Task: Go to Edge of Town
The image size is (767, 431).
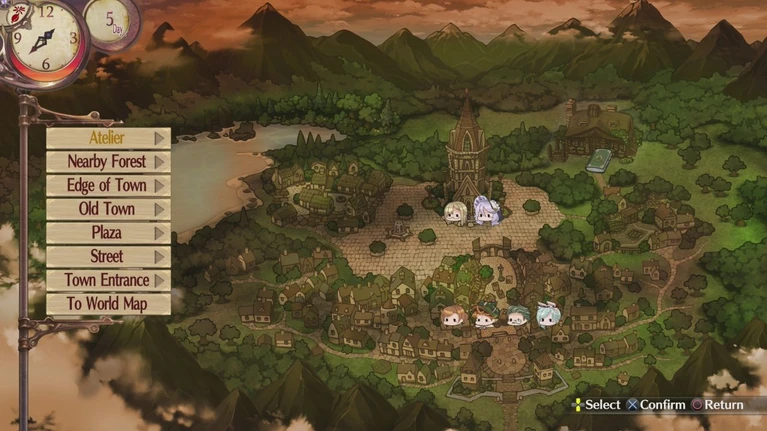Action: (107, 186)
